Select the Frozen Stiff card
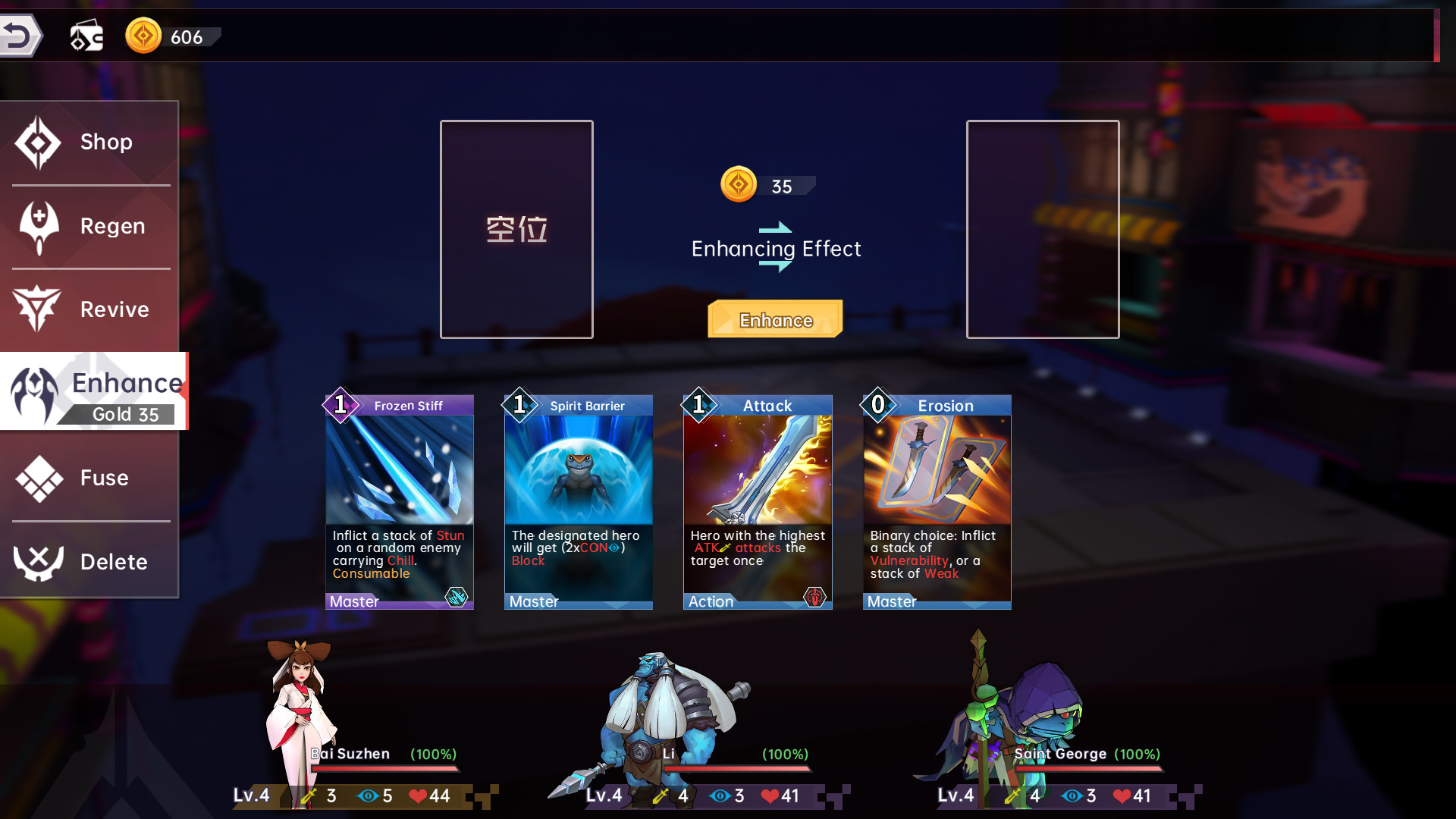The image size is (1456, 819). click(399, 502)
